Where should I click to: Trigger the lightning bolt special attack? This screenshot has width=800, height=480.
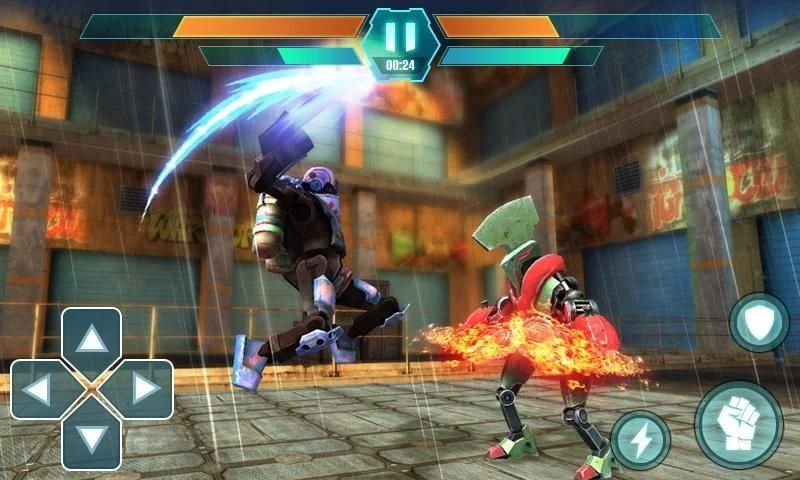point(640,440)
